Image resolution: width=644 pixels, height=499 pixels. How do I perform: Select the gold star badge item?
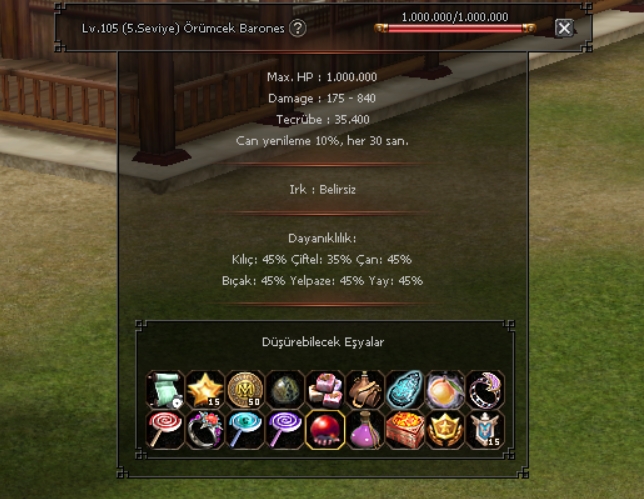point(444,429)
